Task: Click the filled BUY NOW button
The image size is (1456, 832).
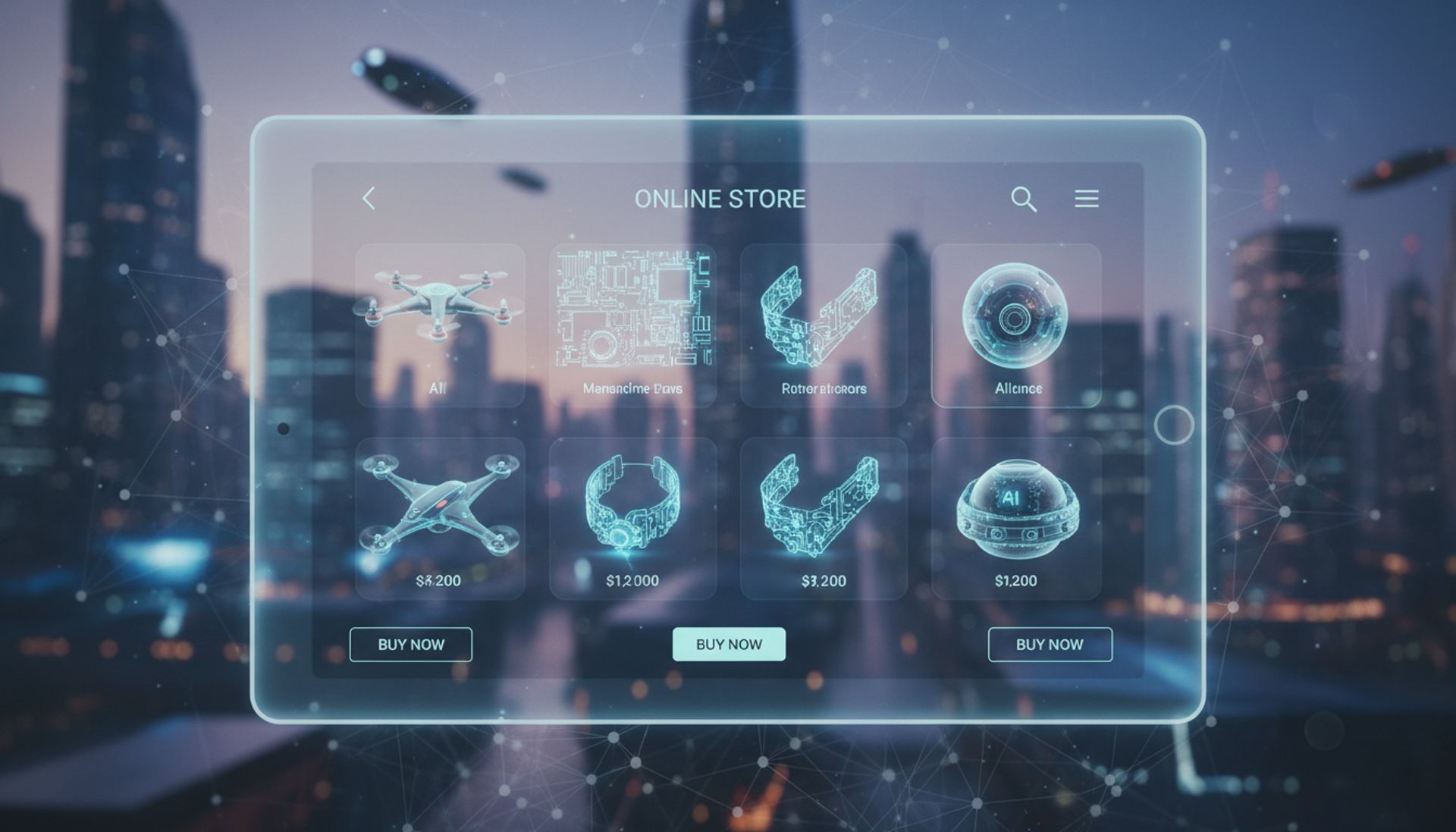Action: [x=729, y=644]
